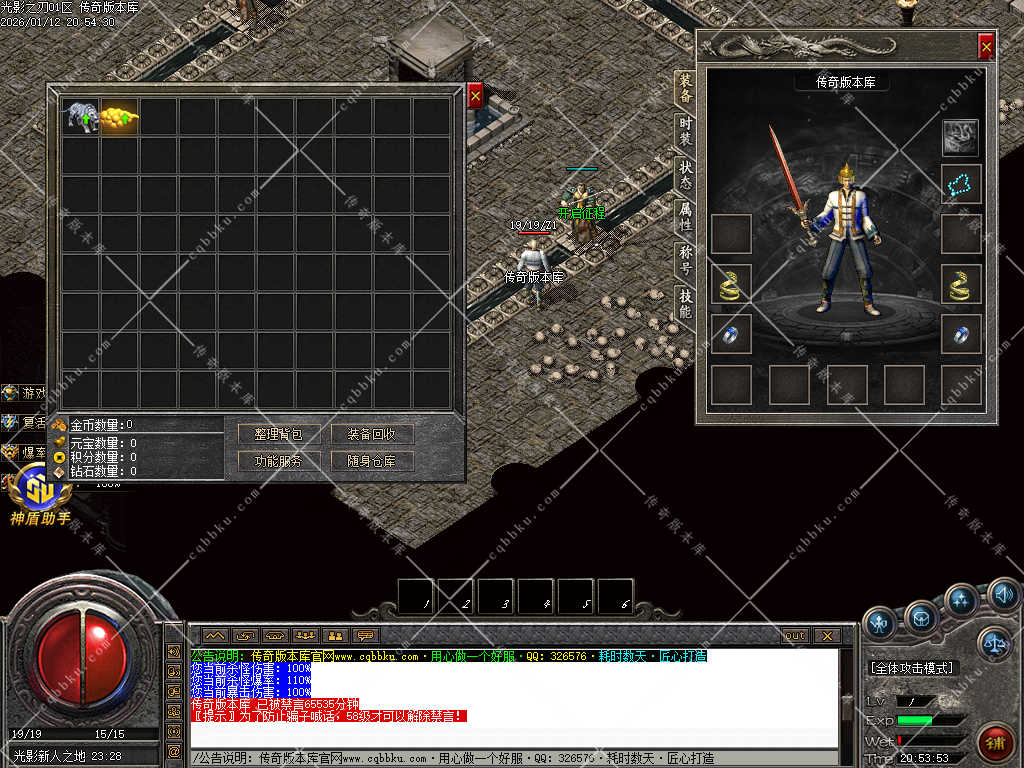Click the 整理背包 sort-bag button

tap(271, 434)
